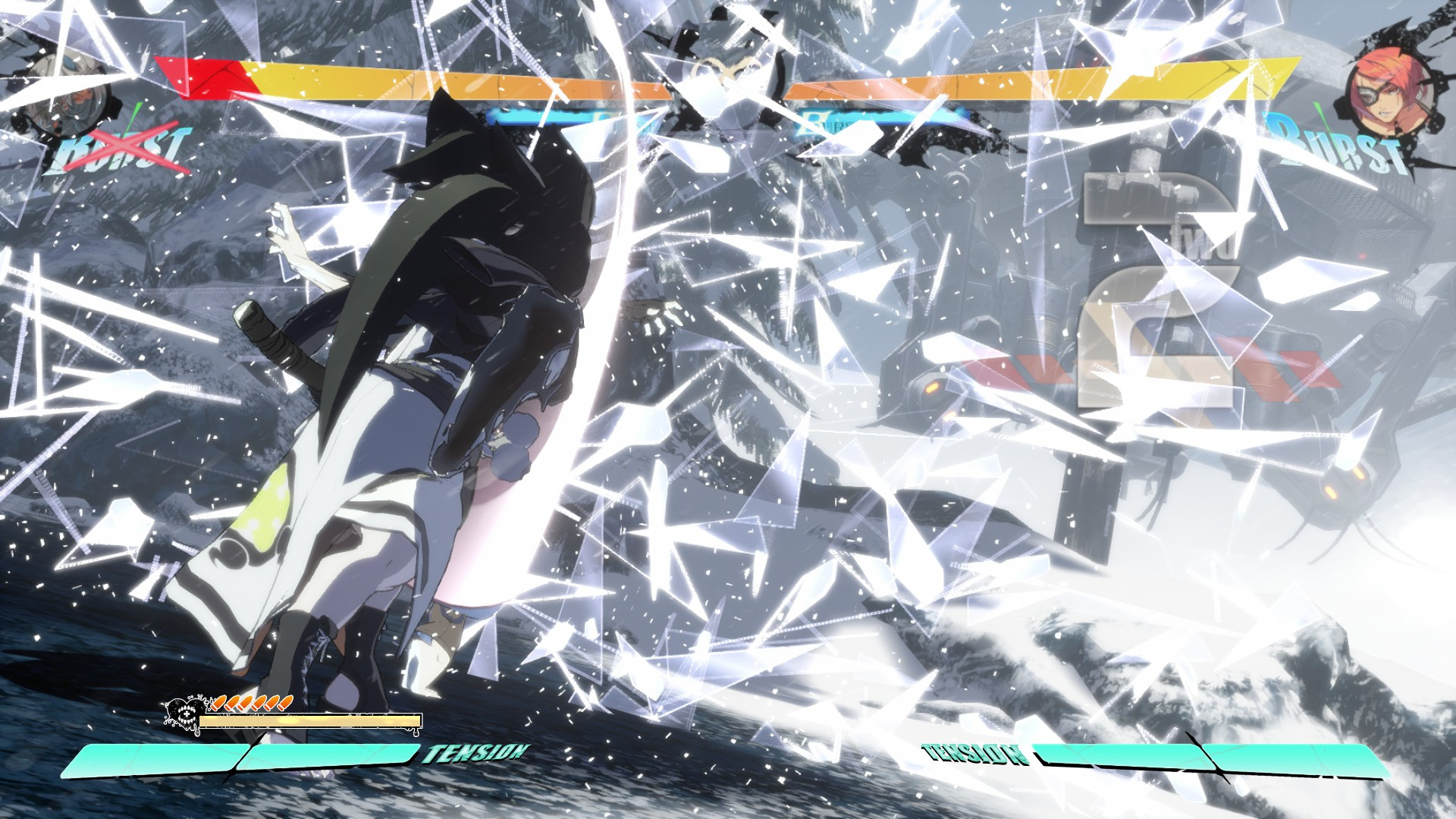The width and height of the screenshot is (1456, 819).
Task: Click the yellow resource meter under the ammo icons
Action: [x=311, y=720]
